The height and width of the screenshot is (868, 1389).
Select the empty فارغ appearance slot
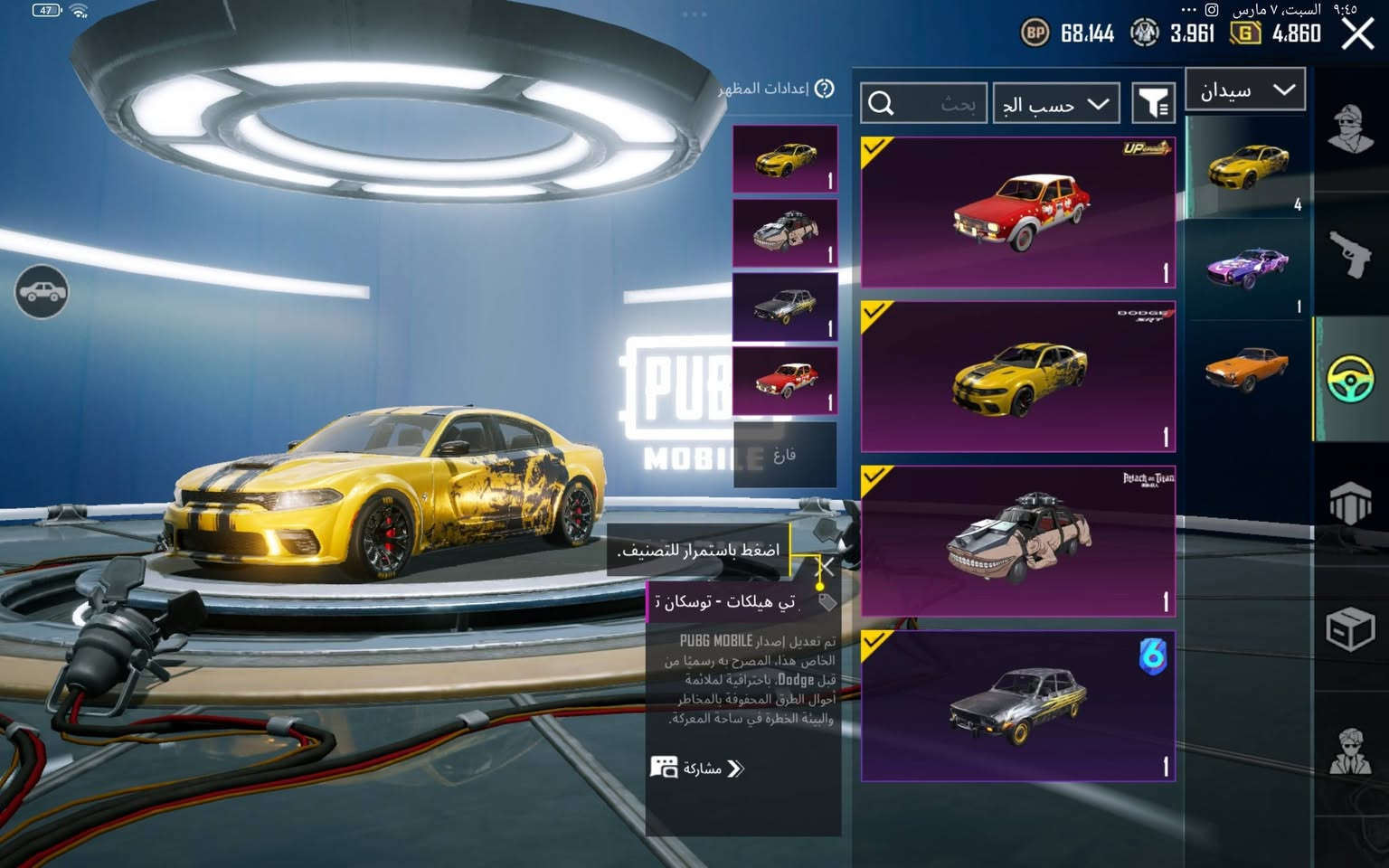click(784, 455)
